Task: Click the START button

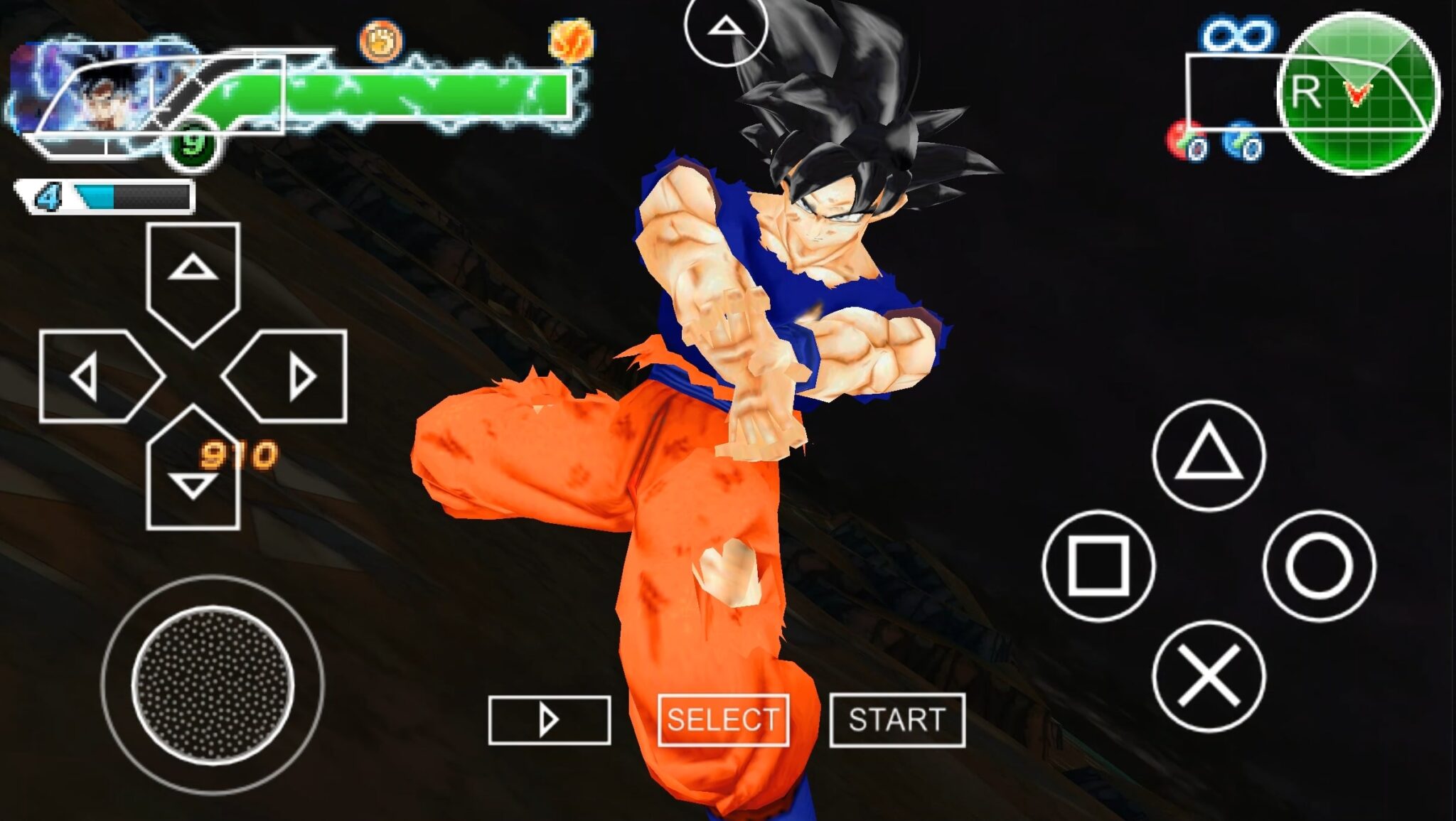Action: coord(897,720)
